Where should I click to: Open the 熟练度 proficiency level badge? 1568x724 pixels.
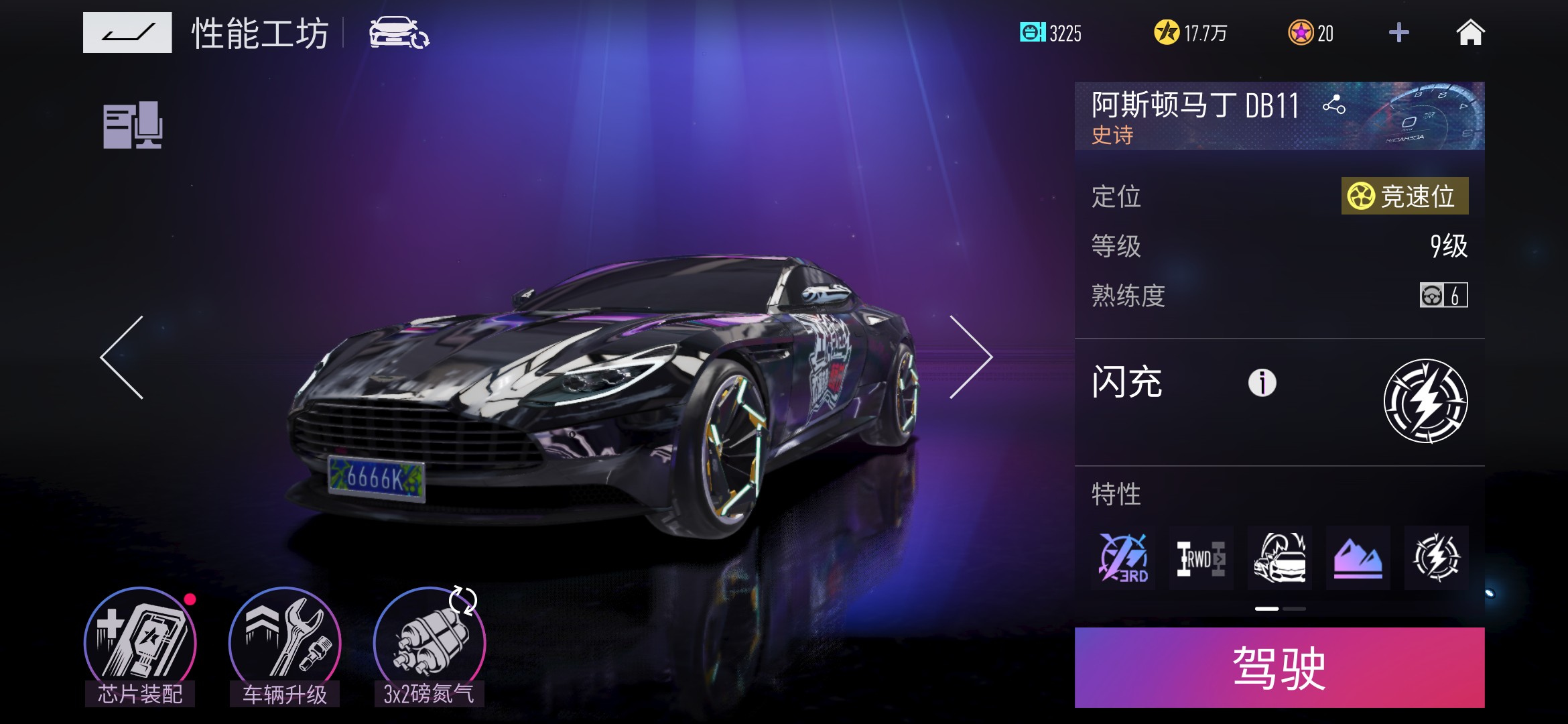pyautogui.click(x=1443, y=295)
